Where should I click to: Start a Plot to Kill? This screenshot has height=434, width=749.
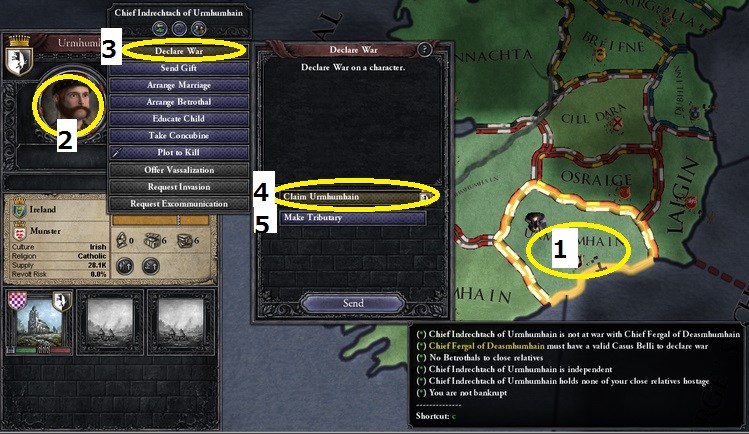pos(179,153)
